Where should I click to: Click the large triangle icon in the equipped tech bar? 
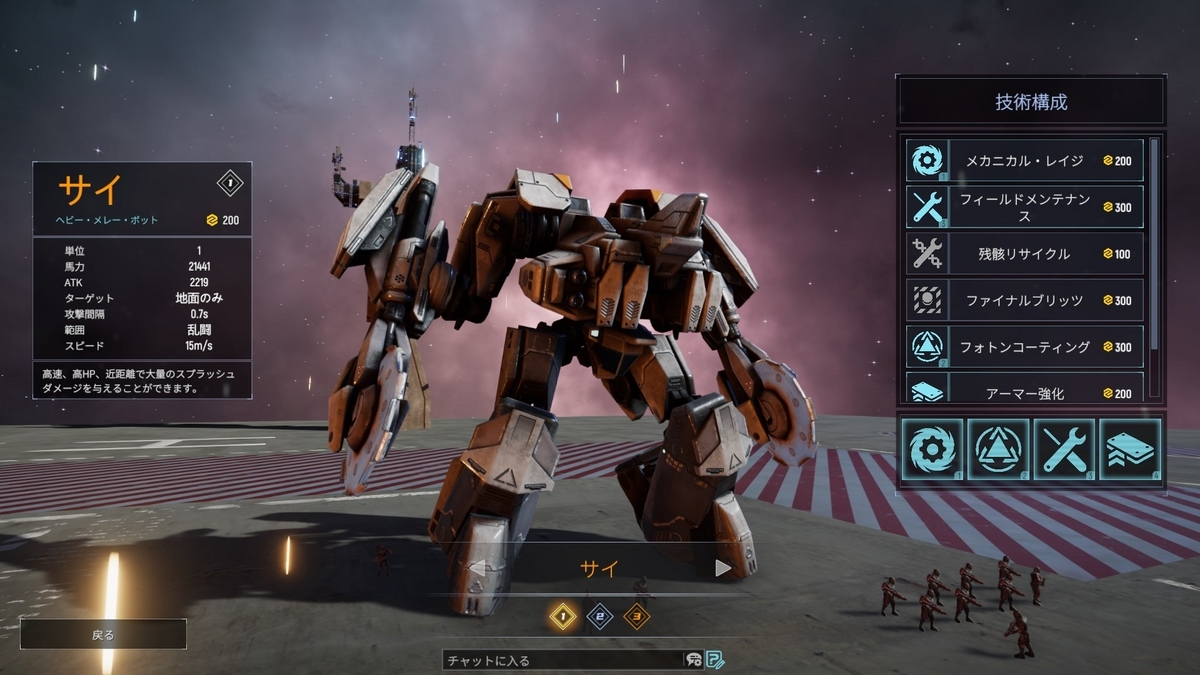pos(999,450)
